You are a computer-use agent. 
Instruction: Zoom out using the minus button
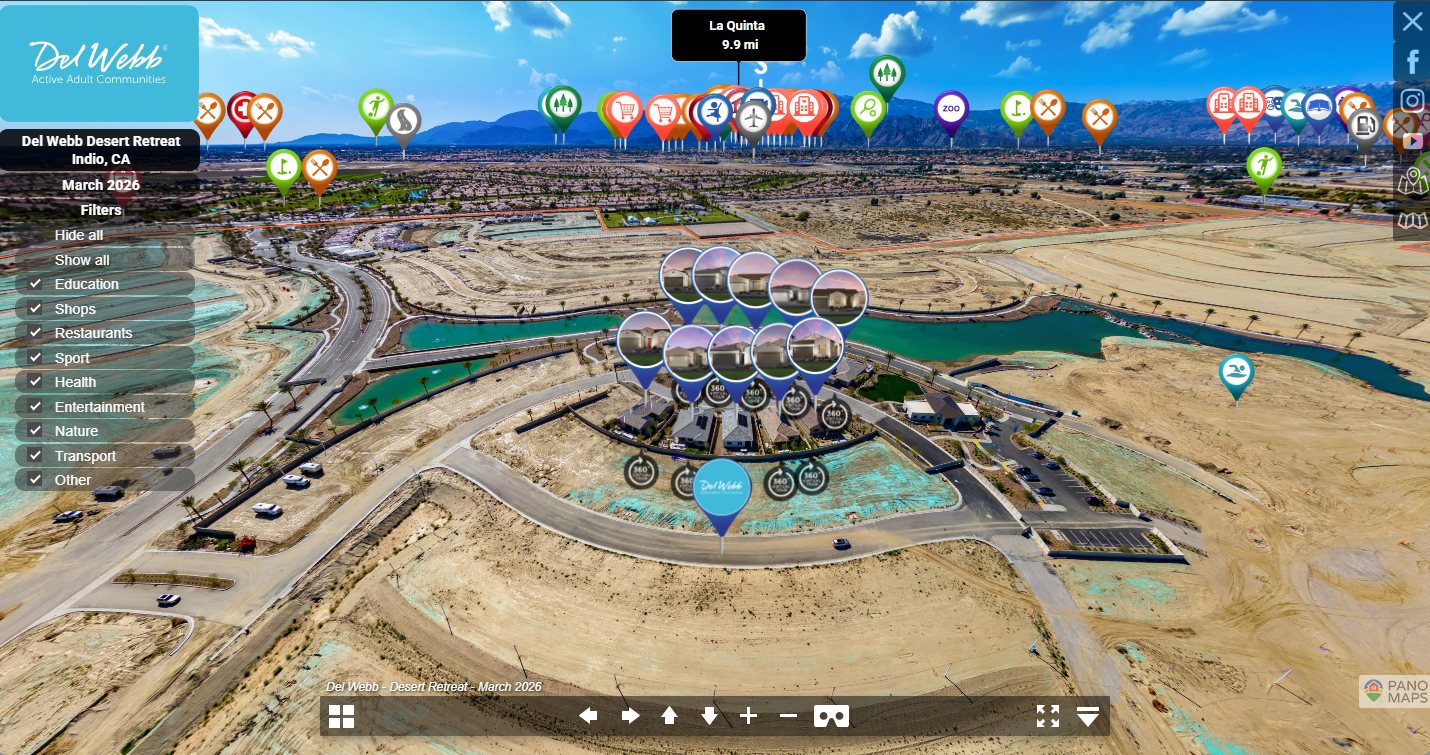pyautogui.click(x=788, y=716)
